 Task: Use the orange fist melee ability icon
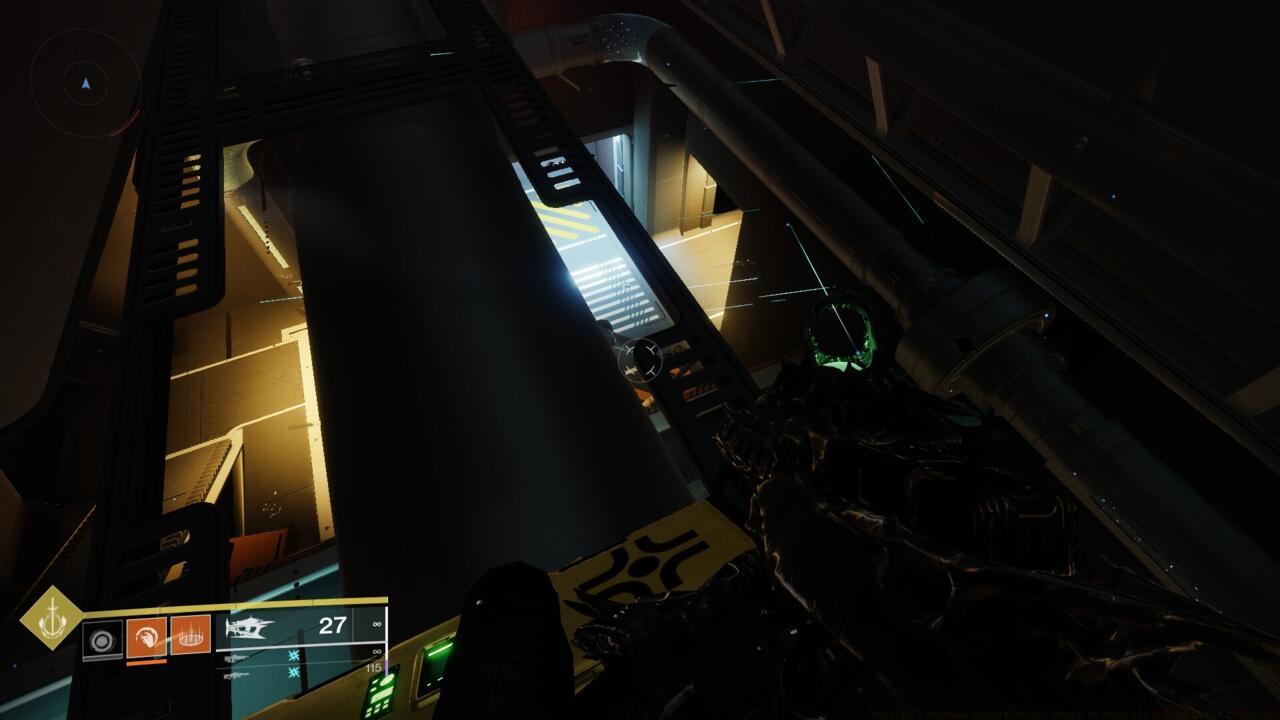click(x=146, y=636)
